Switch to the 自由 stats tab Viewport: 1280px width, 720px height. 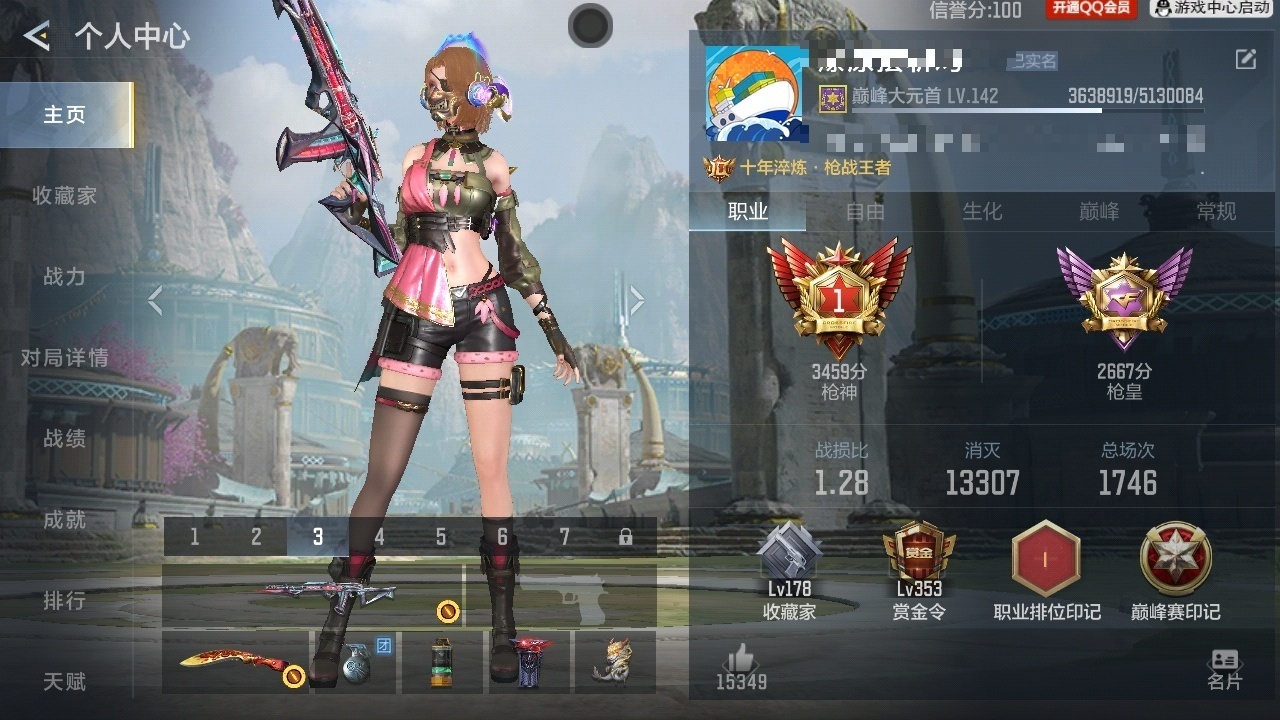click(865, 212)
